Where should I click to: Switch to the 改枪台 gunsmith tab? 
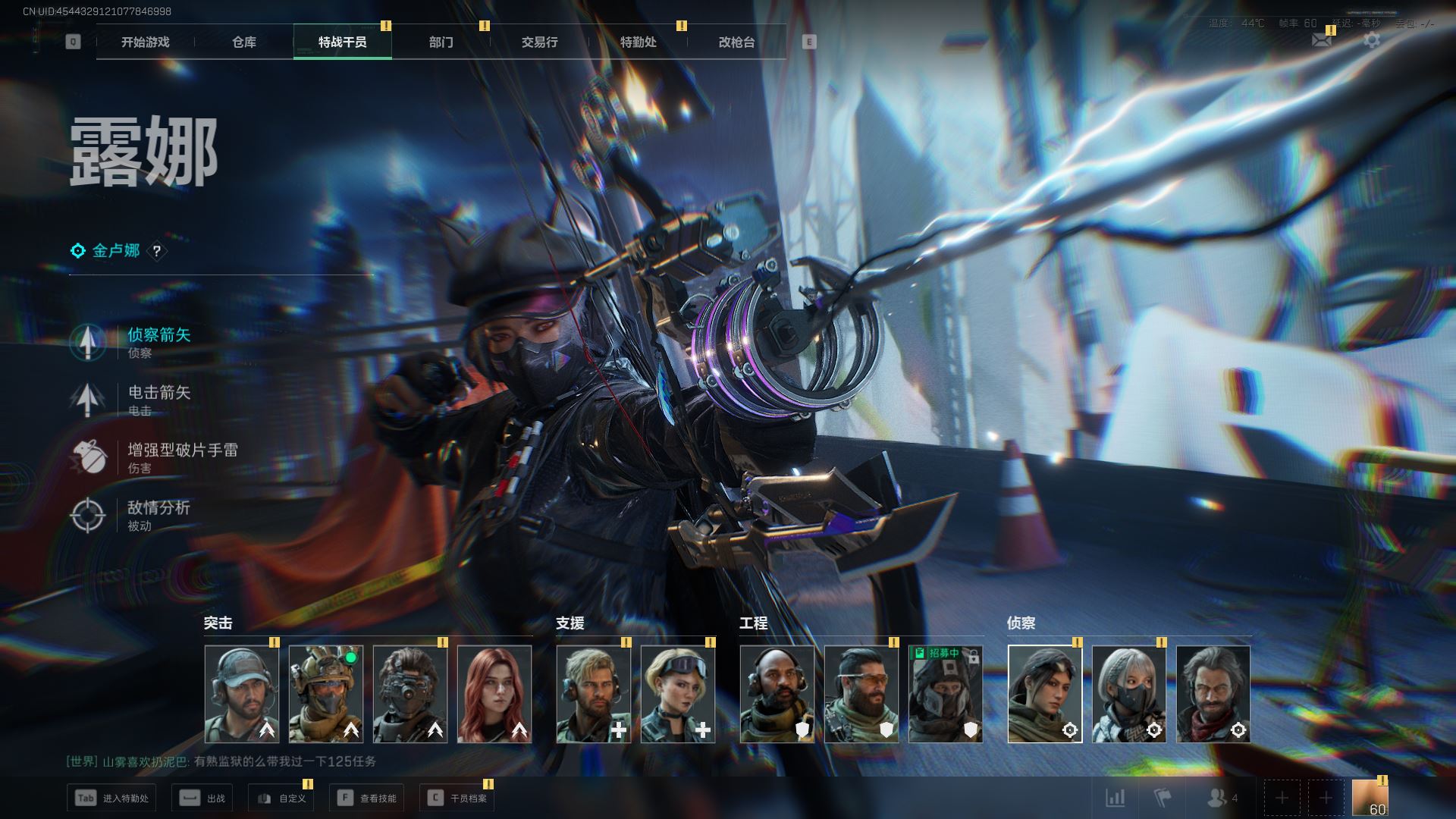click(737, 42)
